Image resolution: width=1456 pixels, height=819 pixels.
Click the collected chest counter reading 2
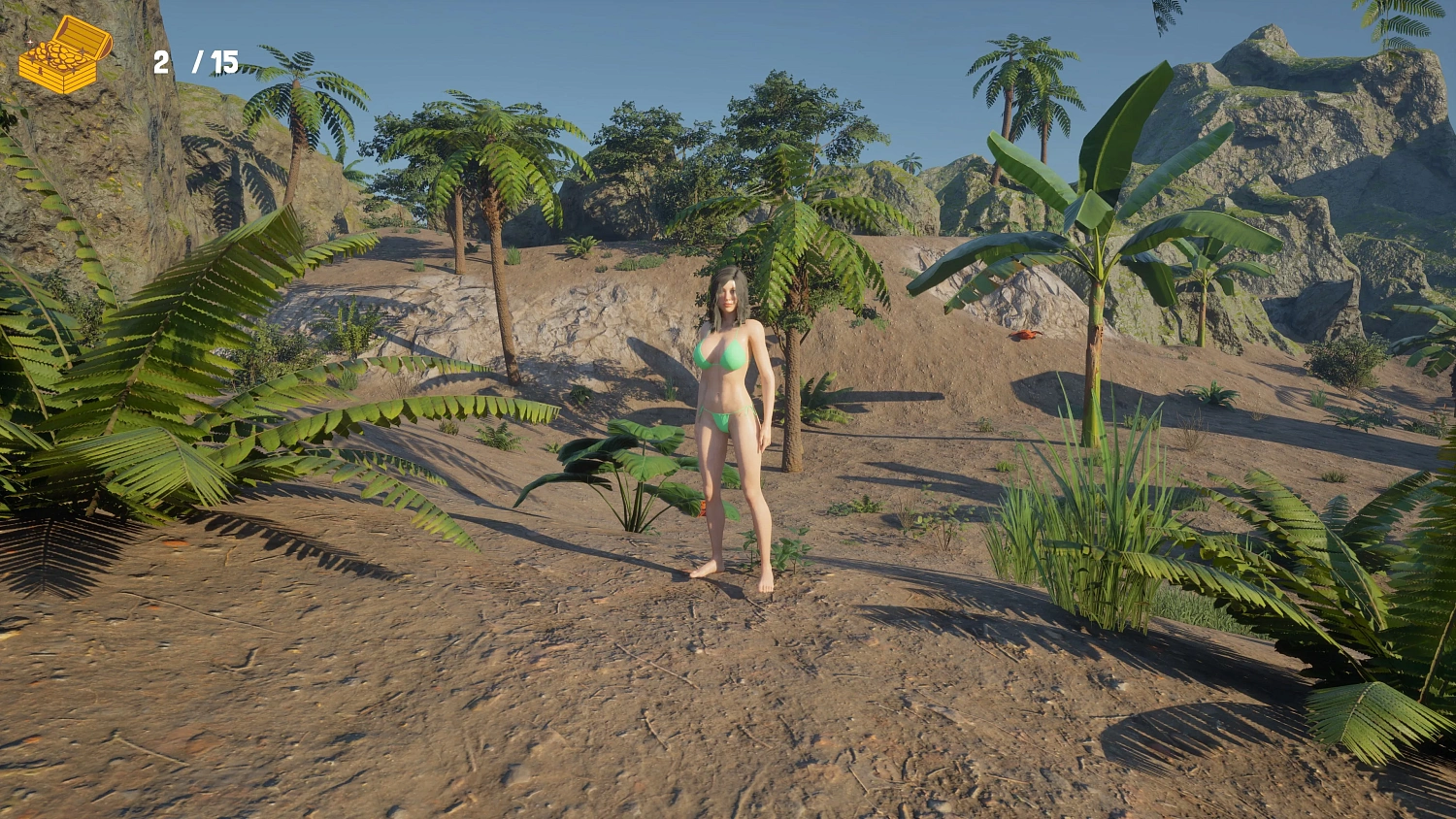tap(161, 62)
